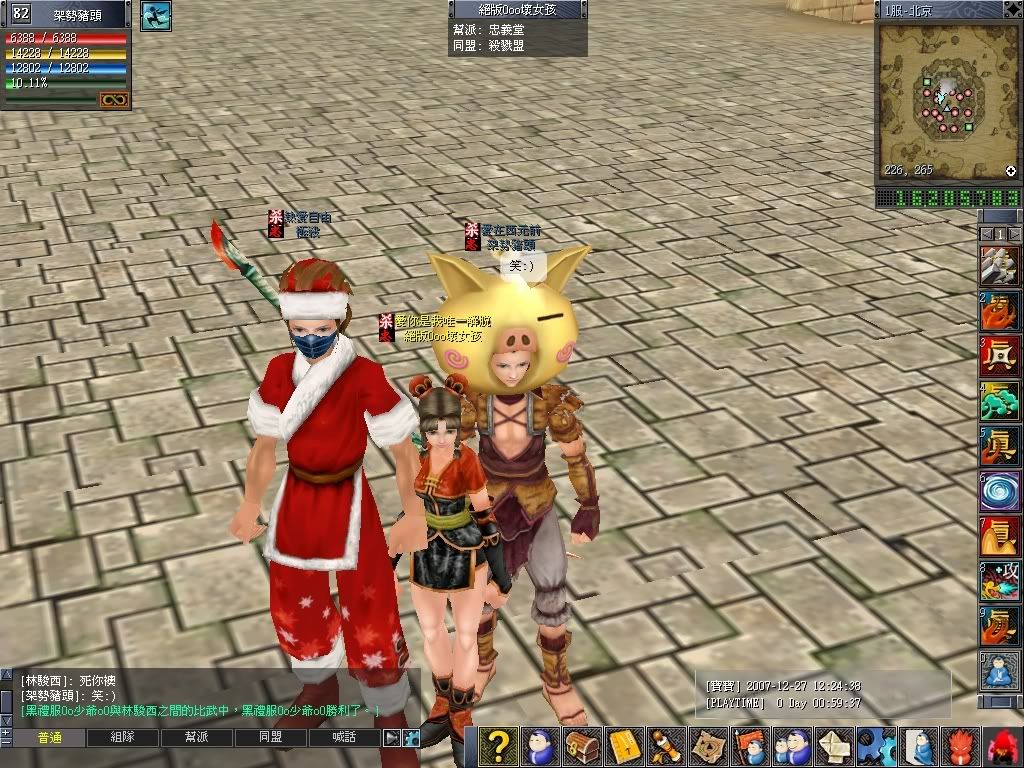Select the 同盟 alliance chat tab
Viewport: 1024px width, 768px height.
[270, 738]
